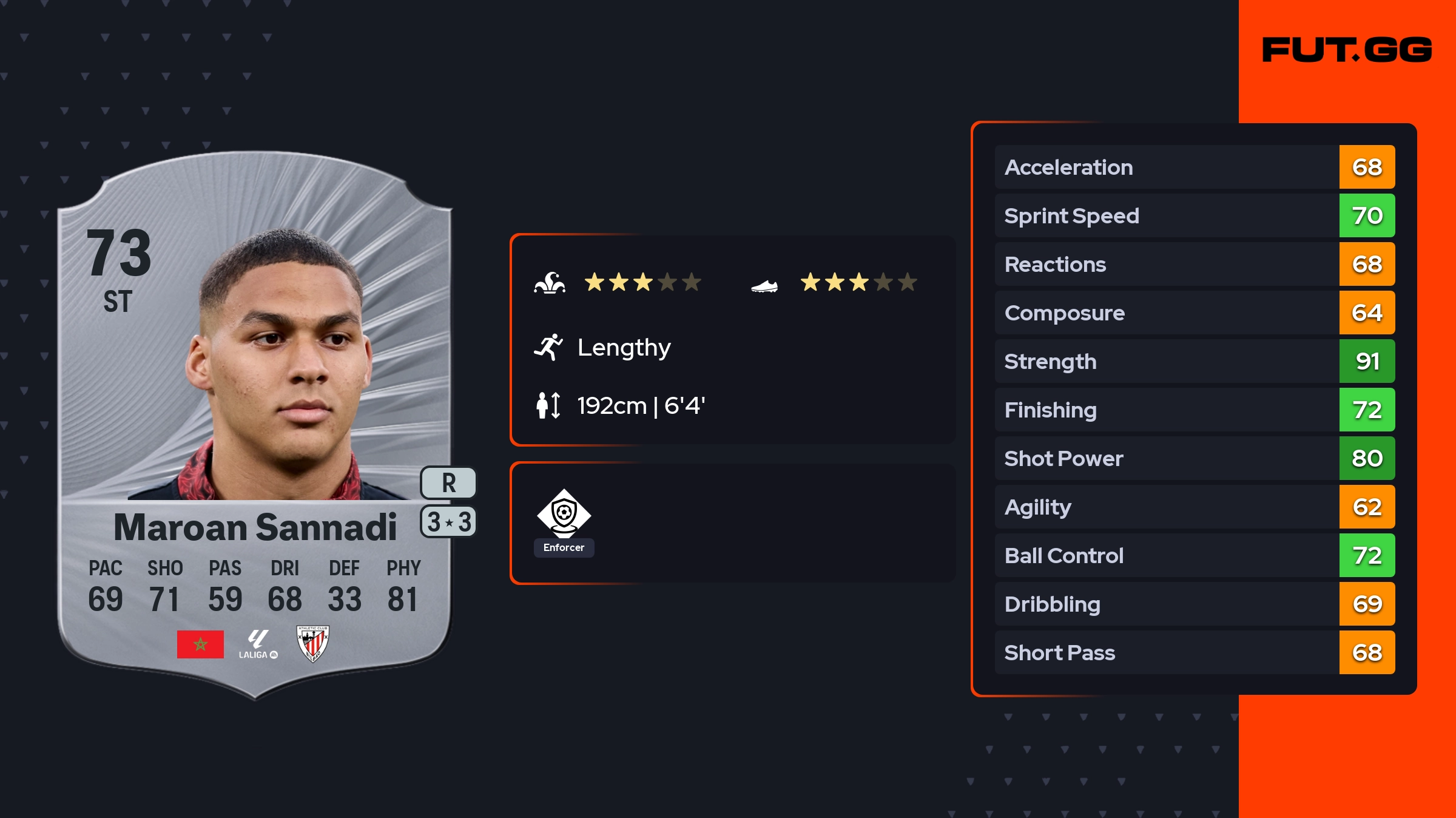This screenshot has height=818, width=1456.
Task: Click the Ball Control stat row
Action: click(x=1194, y=555)
